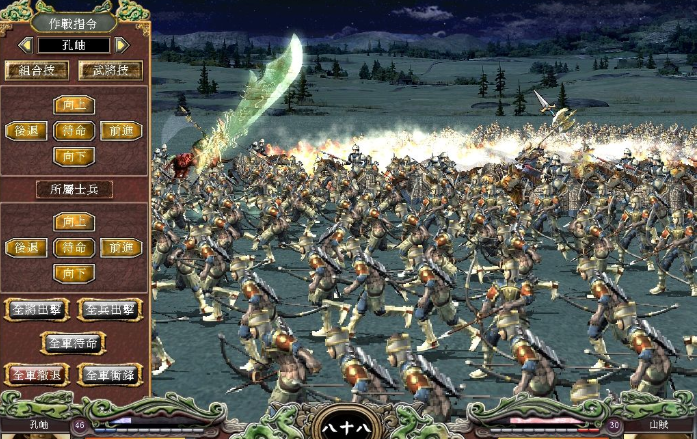
Task: Pull 所屬士兵 soldiers back with 後退
Action: [x=26, y=247]
